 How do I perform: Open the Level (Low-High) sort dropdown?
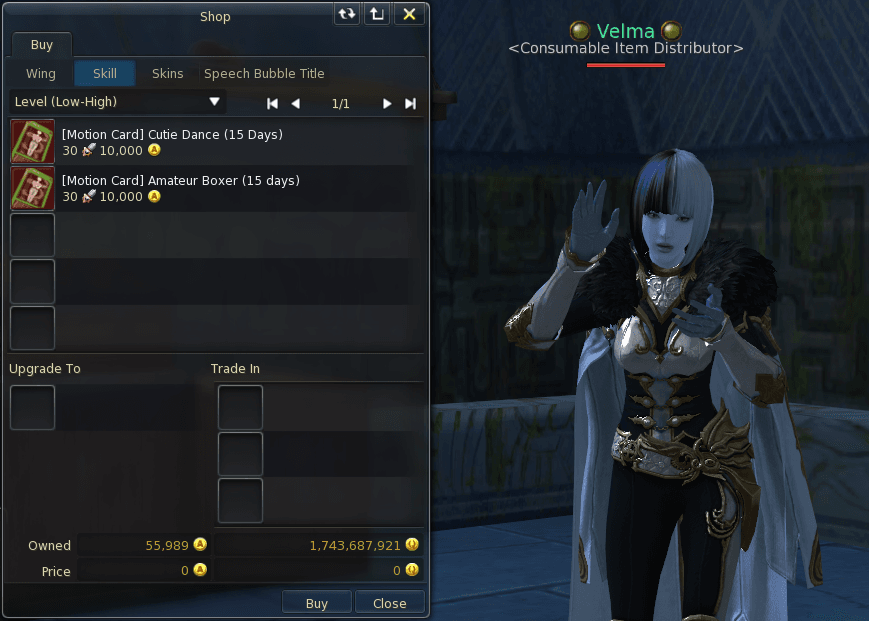click(x=117, y=102)
